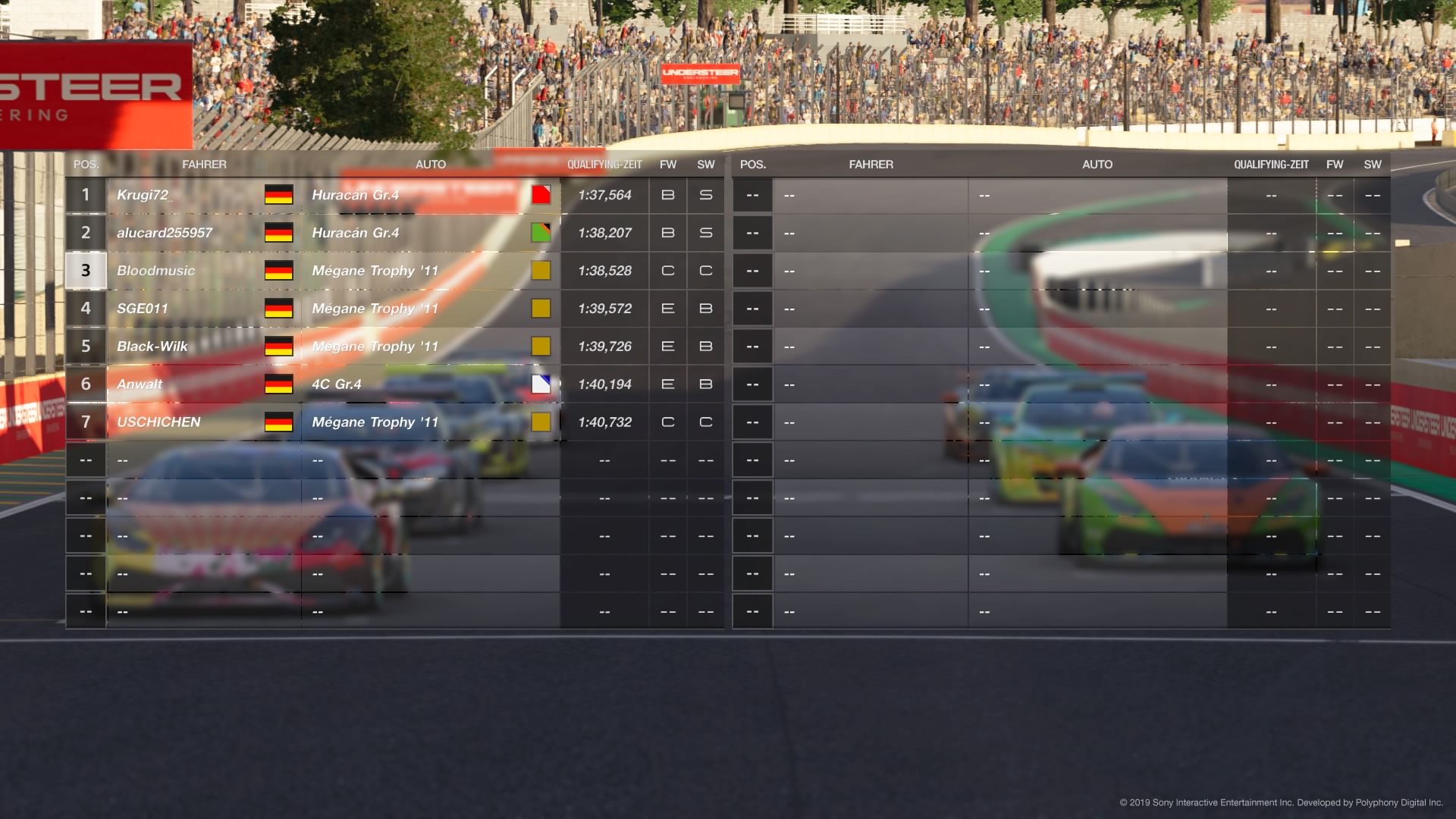1456x819 pixels.
Task: Select the flag icon next to Black-Wilk
Action: coord(280,347)
